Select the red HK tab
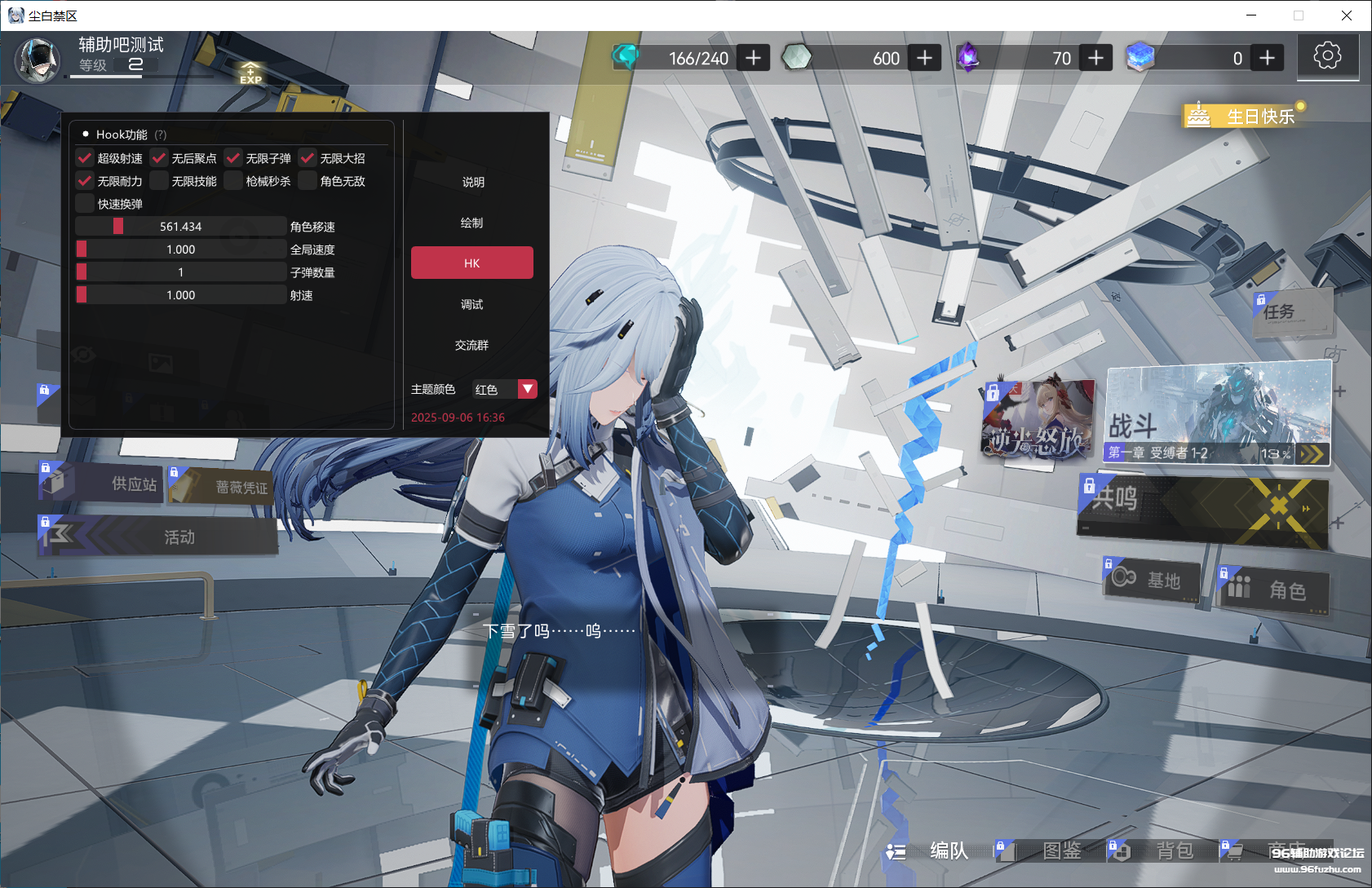 (x=471, y=263)
